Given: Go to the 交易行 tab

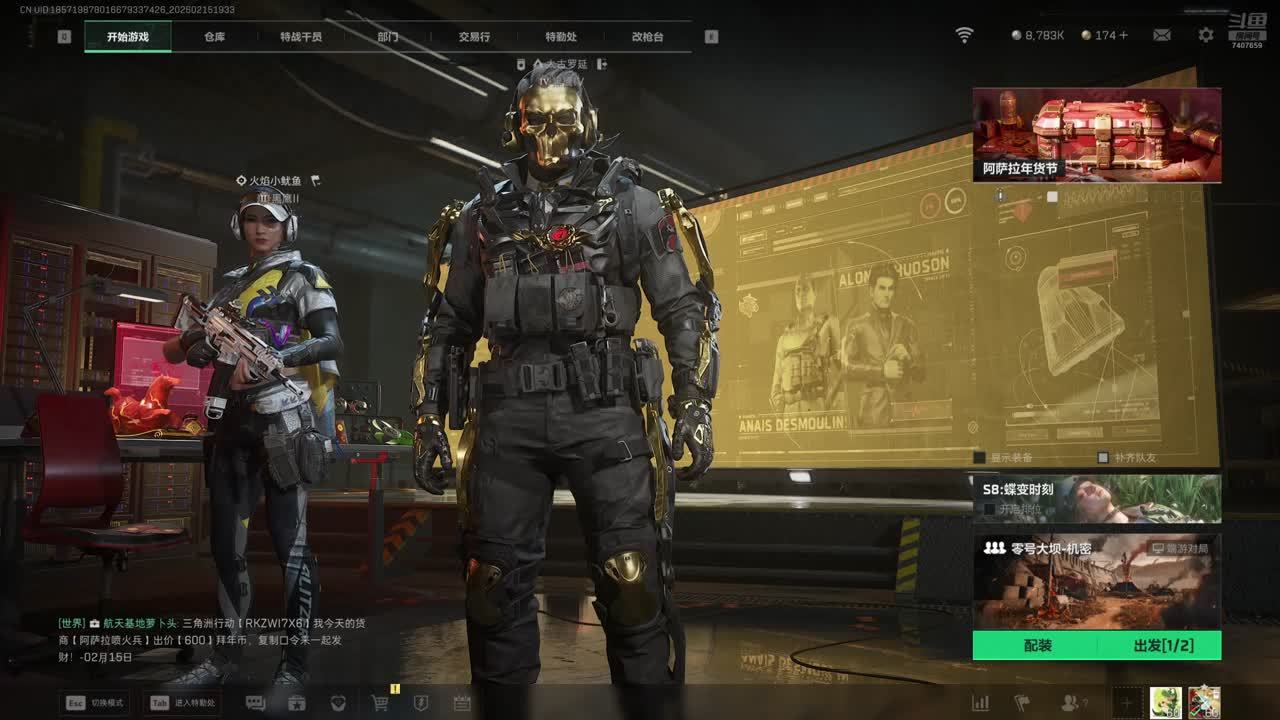Looking at the screenshot, I should coord(474,37).
